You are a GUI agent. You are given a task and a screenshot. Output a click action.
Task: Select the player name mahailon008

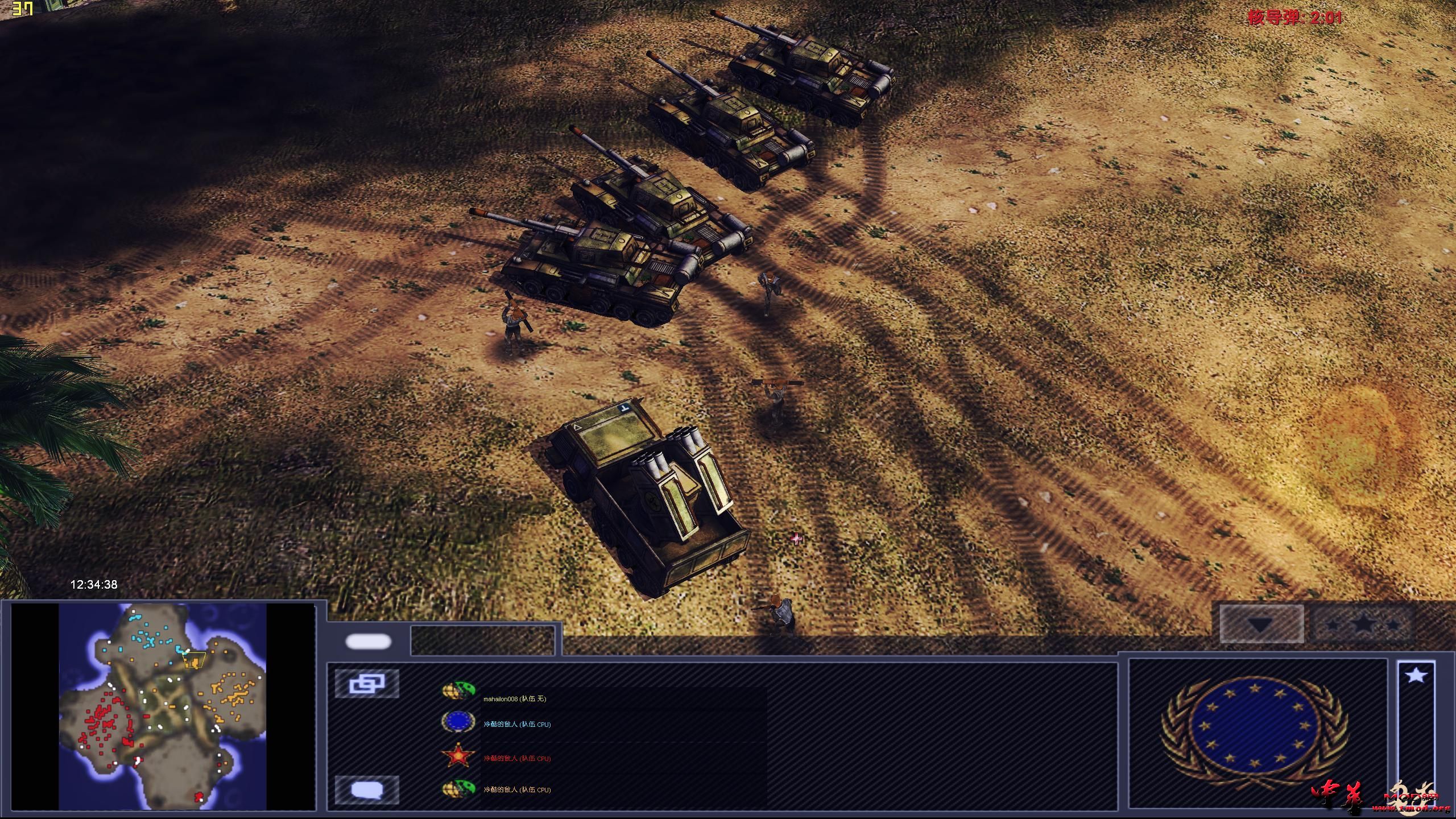click(515, 699)
